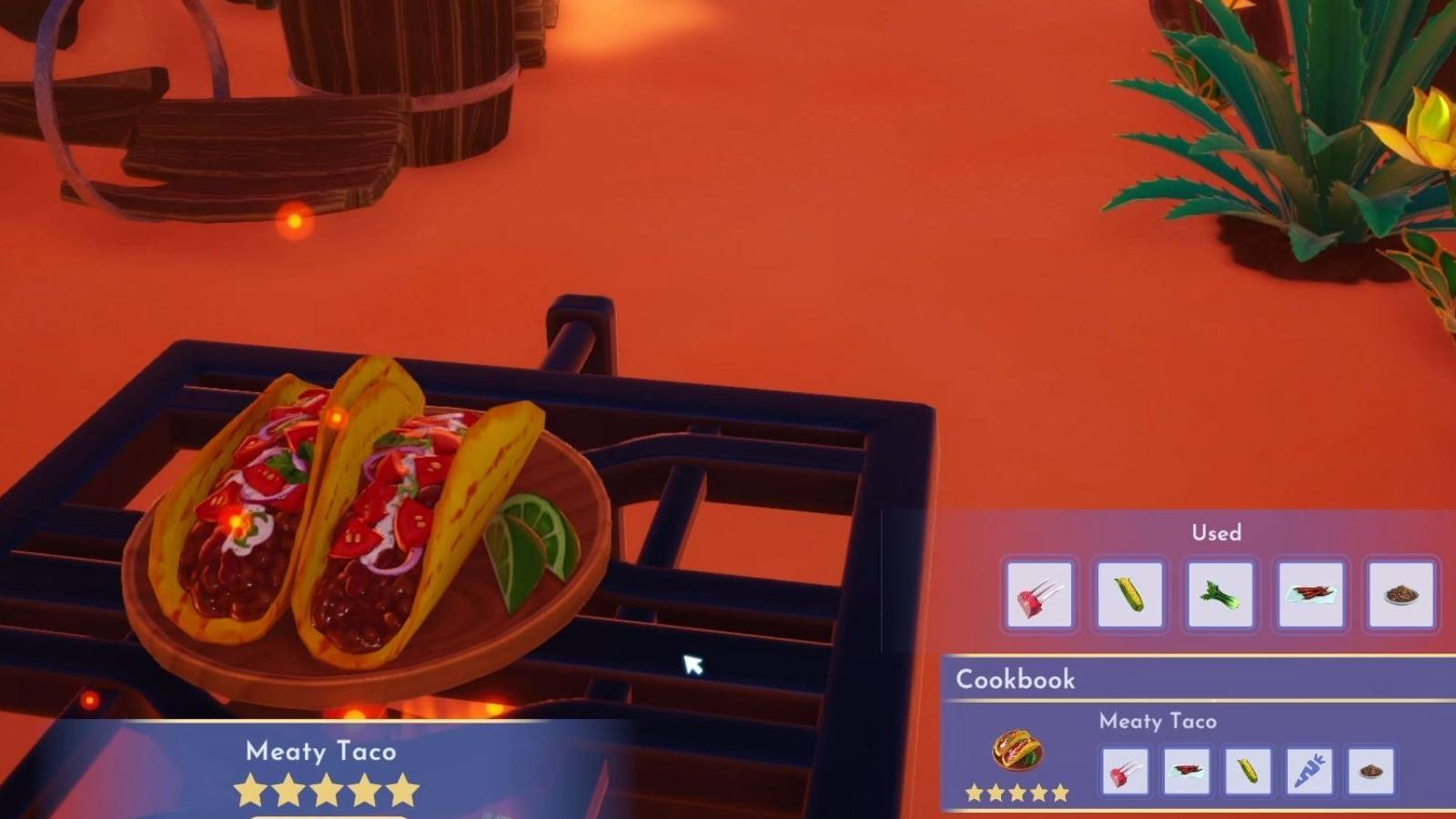Click the corn icon inside the Cookbook entry
Image resolution: width=1456 pixels, height=819 pixels.
click(1249, 771)
